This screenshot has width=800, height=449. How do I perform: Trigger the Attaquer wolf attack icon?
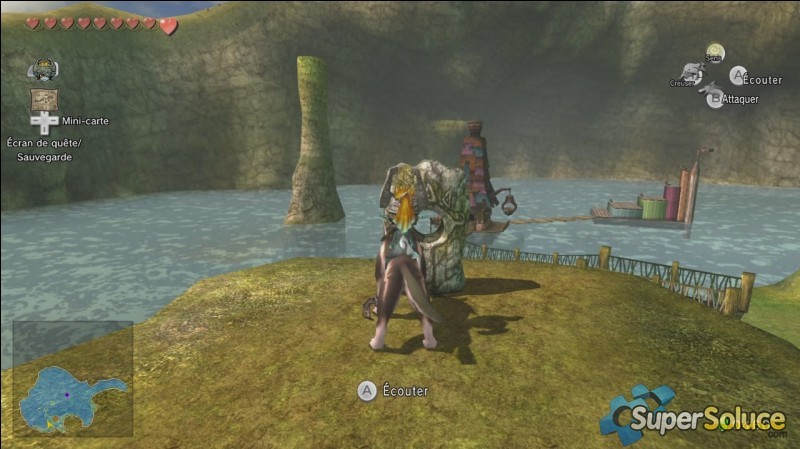pos(714,97)
